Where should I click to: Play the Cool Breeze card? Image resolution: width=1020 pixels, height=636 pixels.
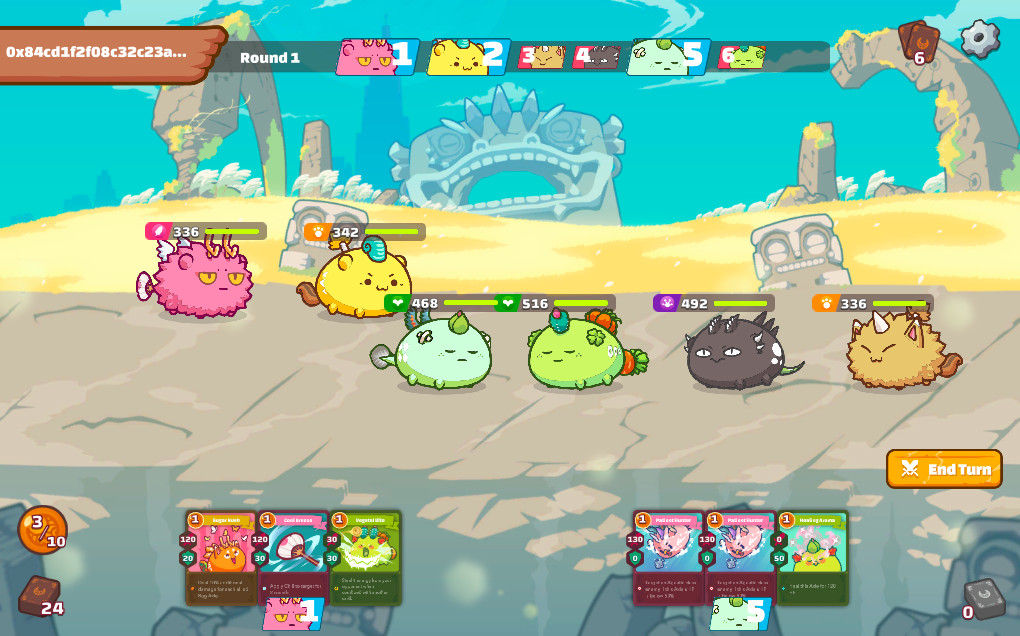pos(292,557)
